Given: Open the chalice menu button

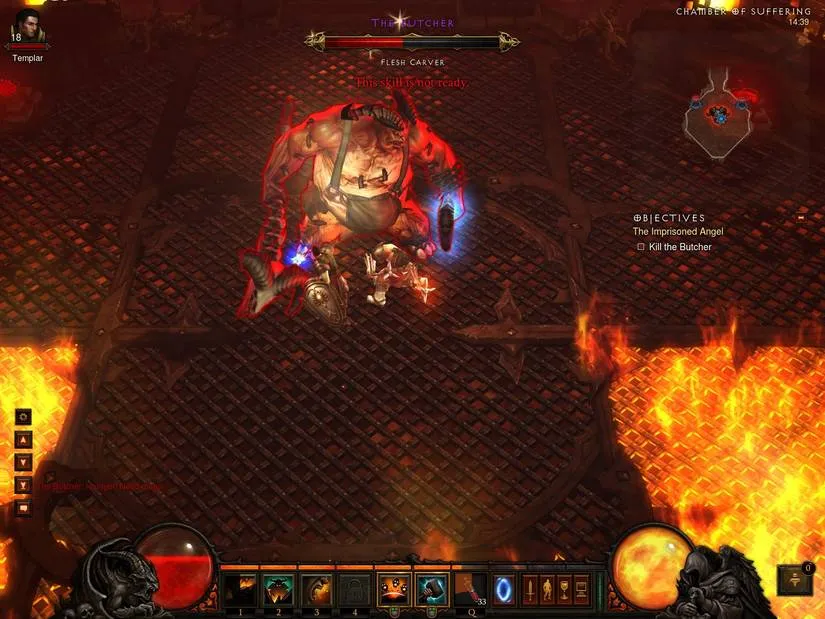Looking at the screenshot, I should pyautogui.click(x=565, y=589).
